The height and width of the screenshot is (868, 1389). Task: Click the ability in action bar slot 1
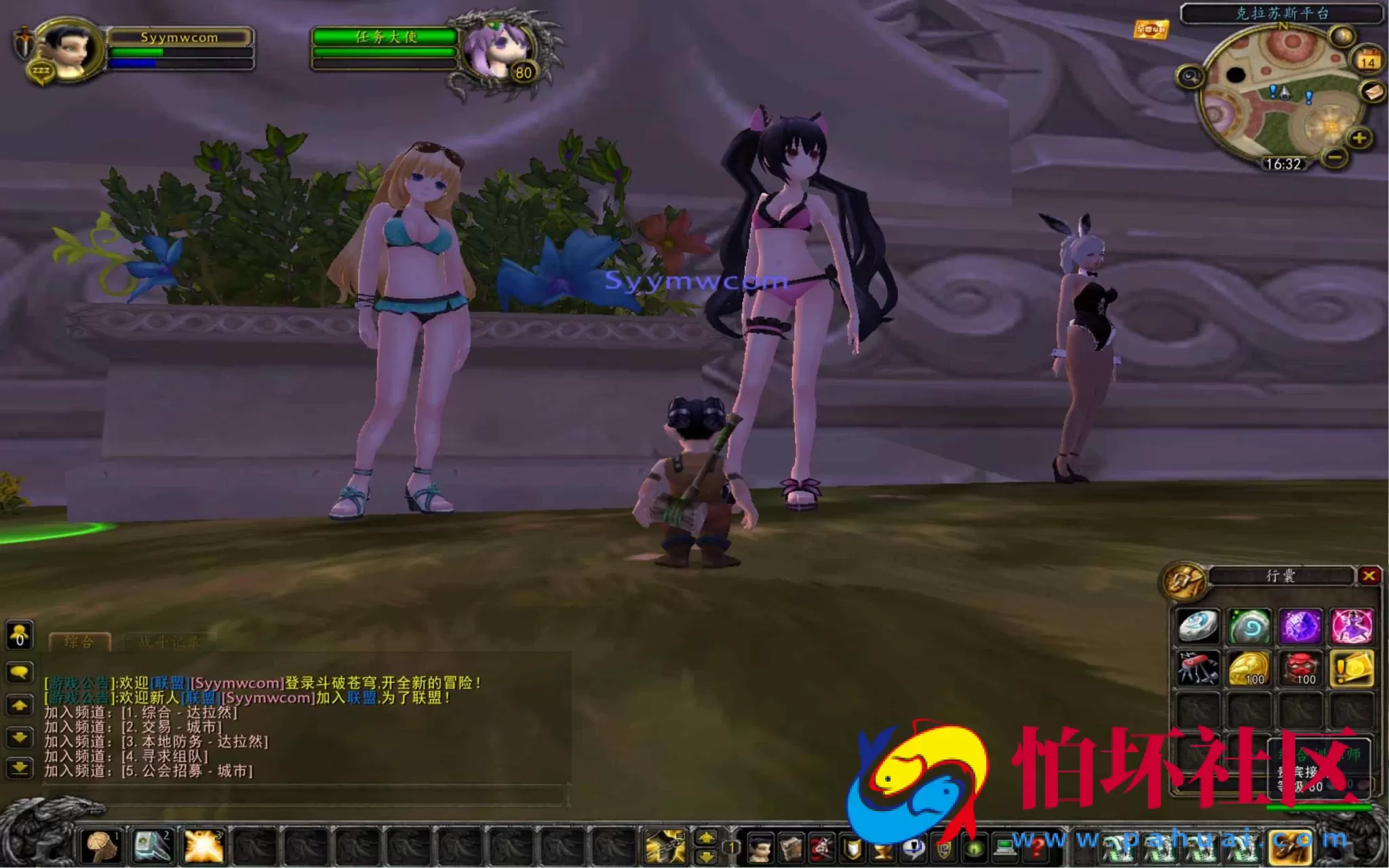[100, 846]
